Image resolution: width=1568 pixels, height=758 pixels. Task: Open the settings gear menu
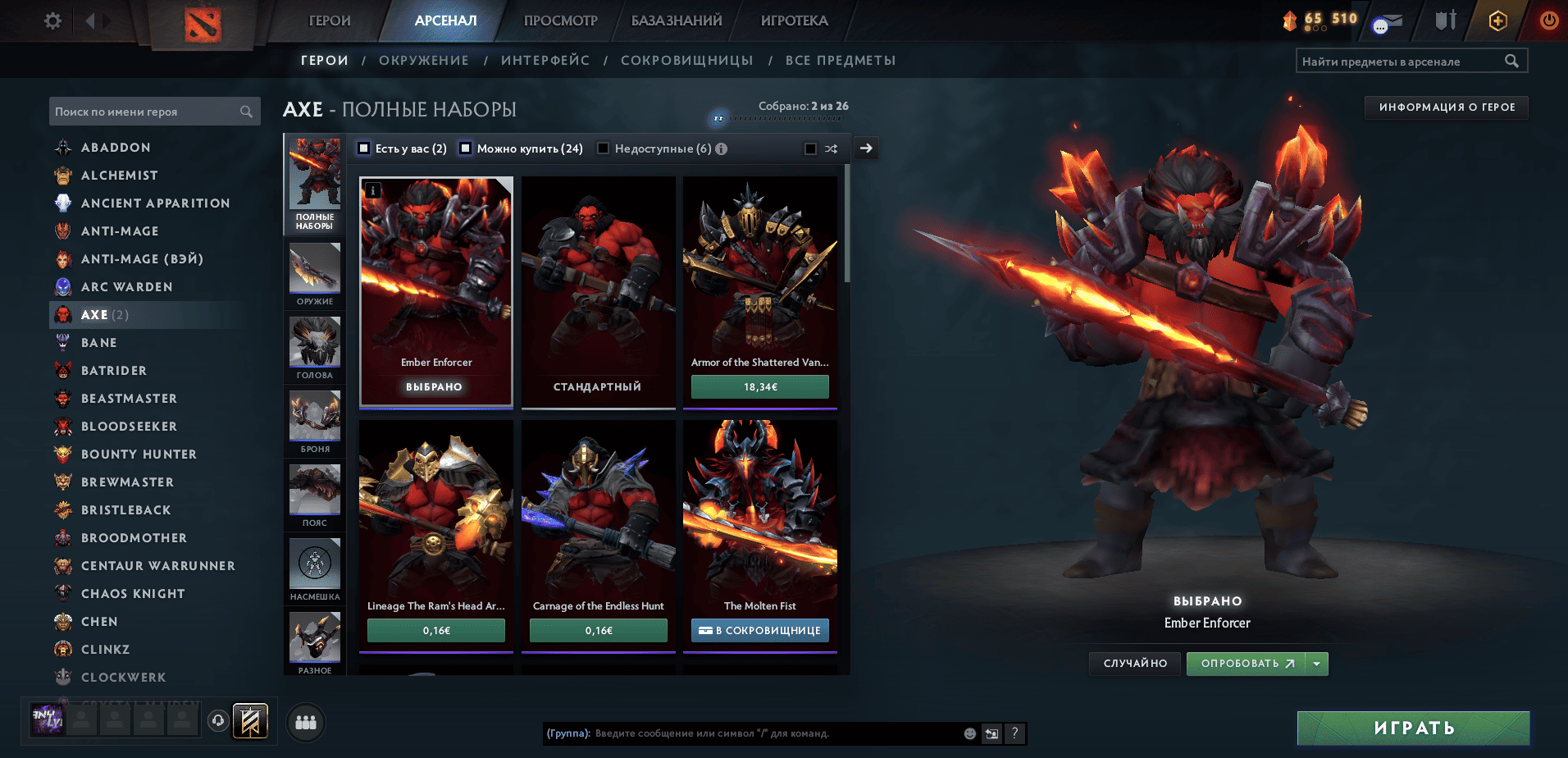click(52, 21)
